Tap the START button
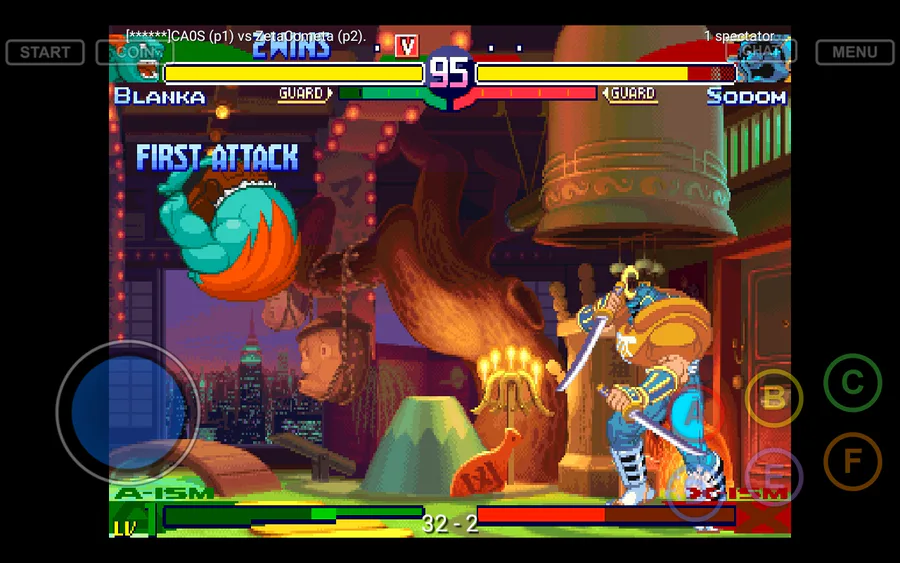 point(45,52)
